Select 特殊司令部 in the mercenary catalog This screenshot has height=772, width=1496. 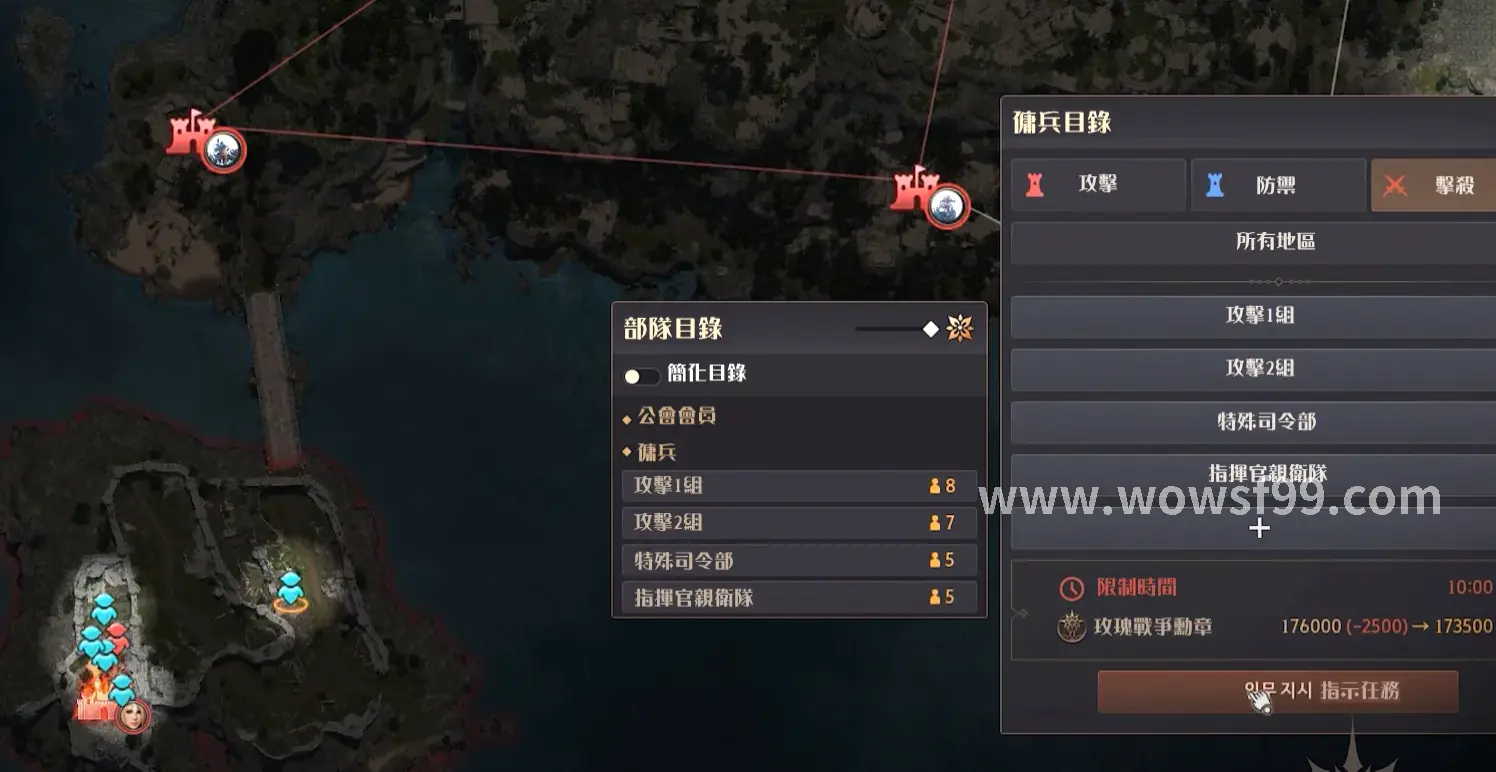[1259, 422]
